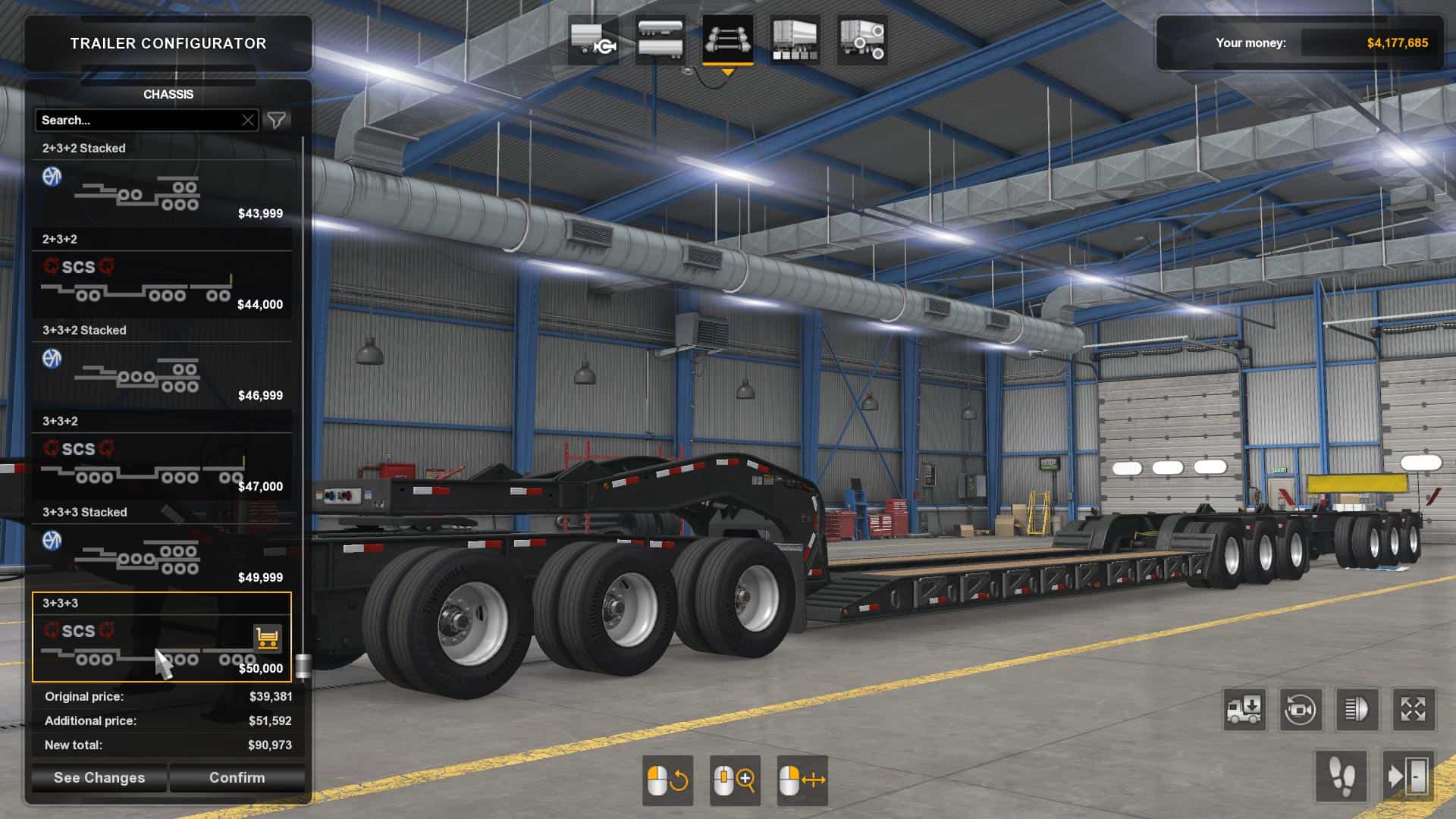
Task: Type in the chassis Search field
Action: coord(136,121)
